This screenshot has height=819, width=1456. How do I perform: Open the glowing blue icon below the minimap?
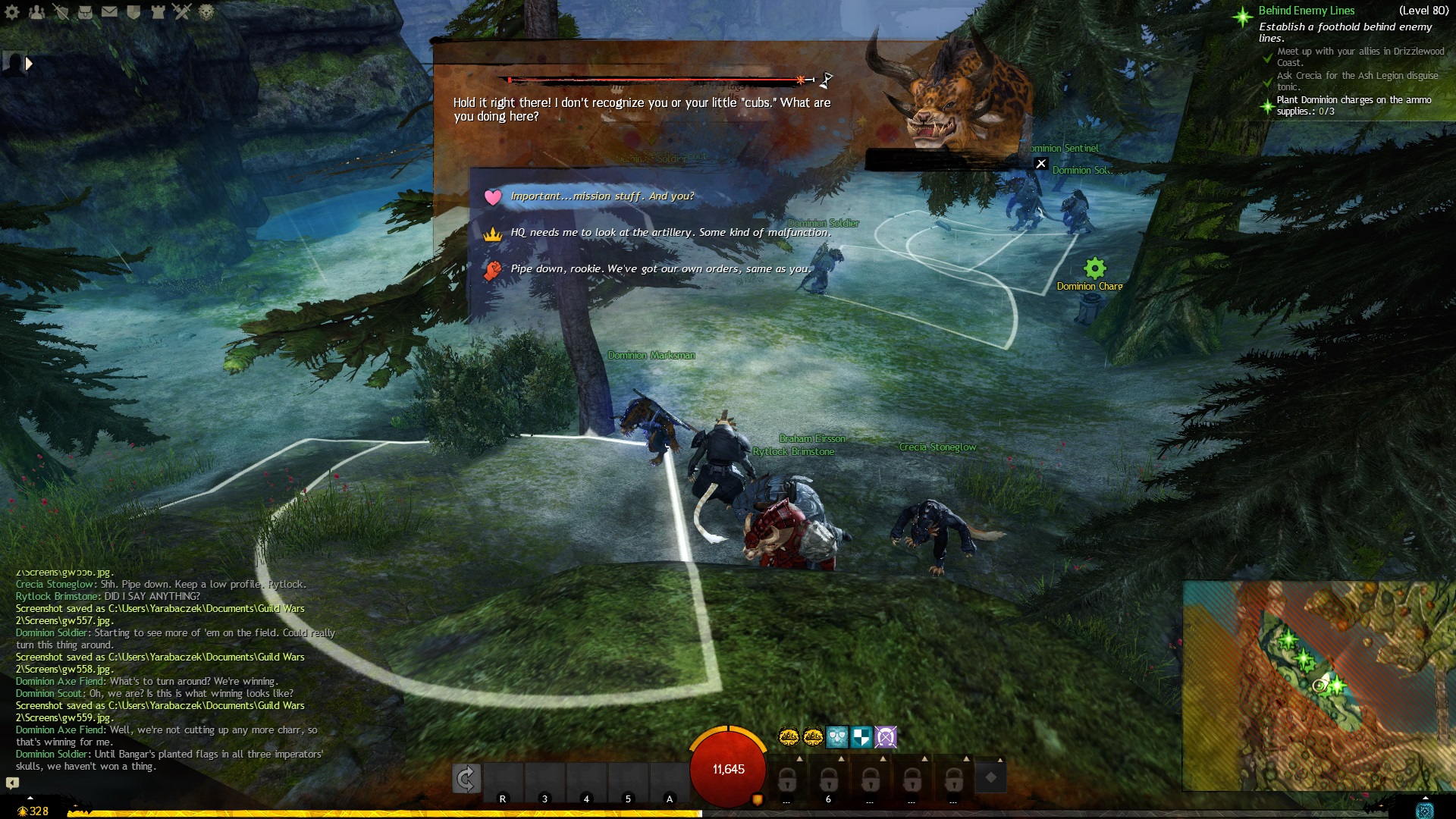(1425, 810)
